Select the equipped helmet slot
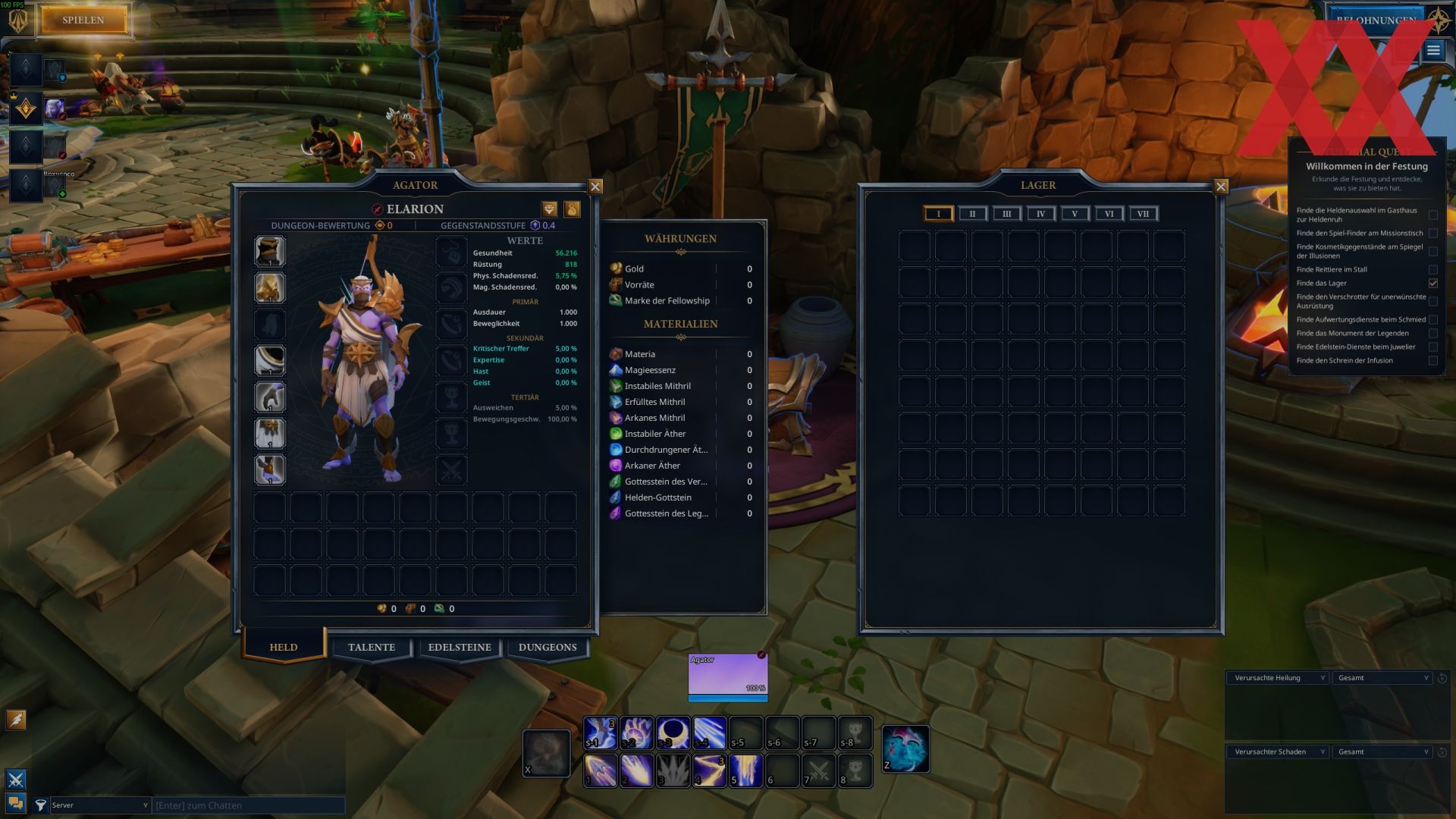This screenshot has width=1456, height=819. tap(269, 251)
